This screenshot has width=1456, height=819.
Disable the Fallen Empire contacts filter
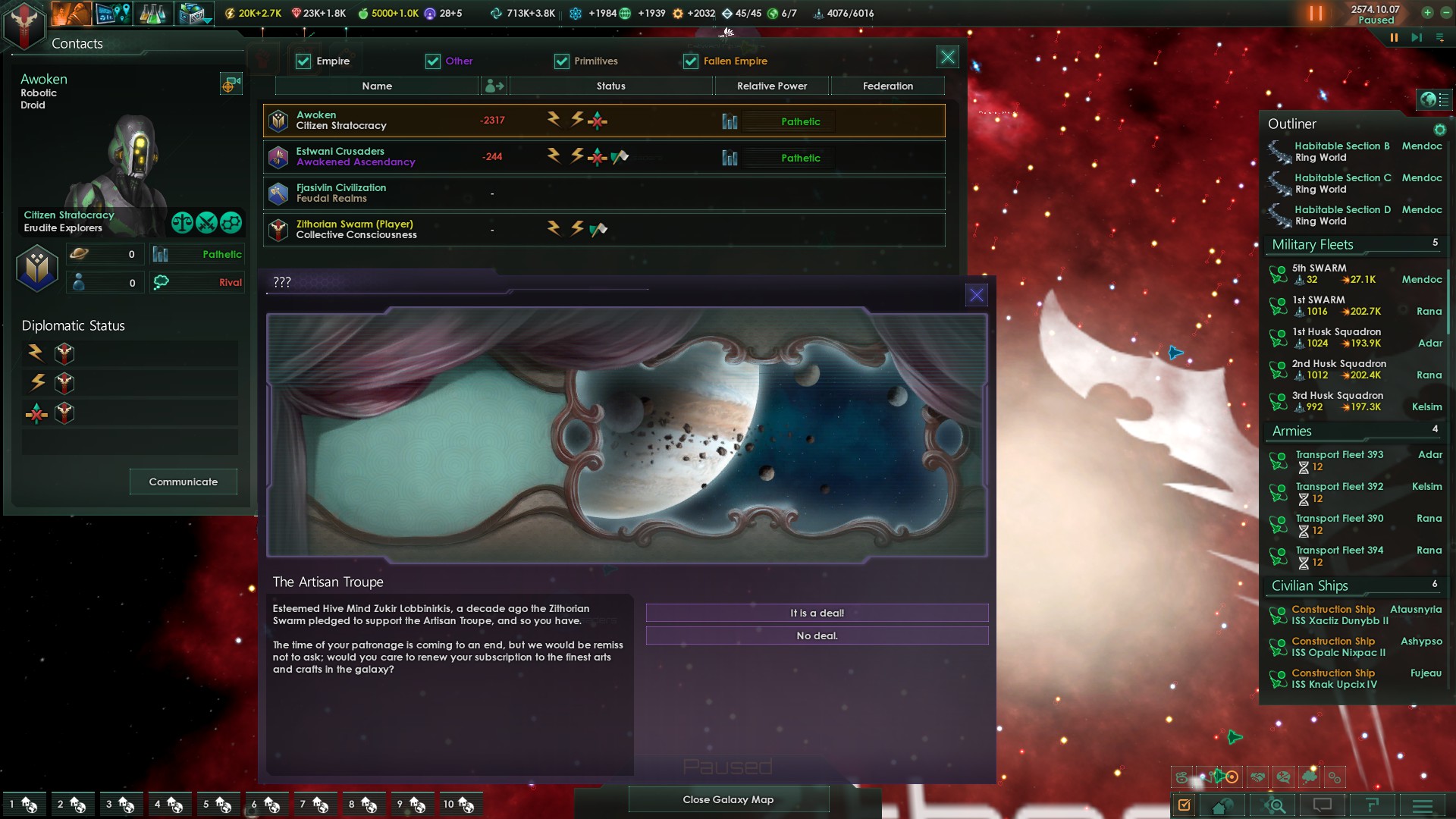click(690, 61)
